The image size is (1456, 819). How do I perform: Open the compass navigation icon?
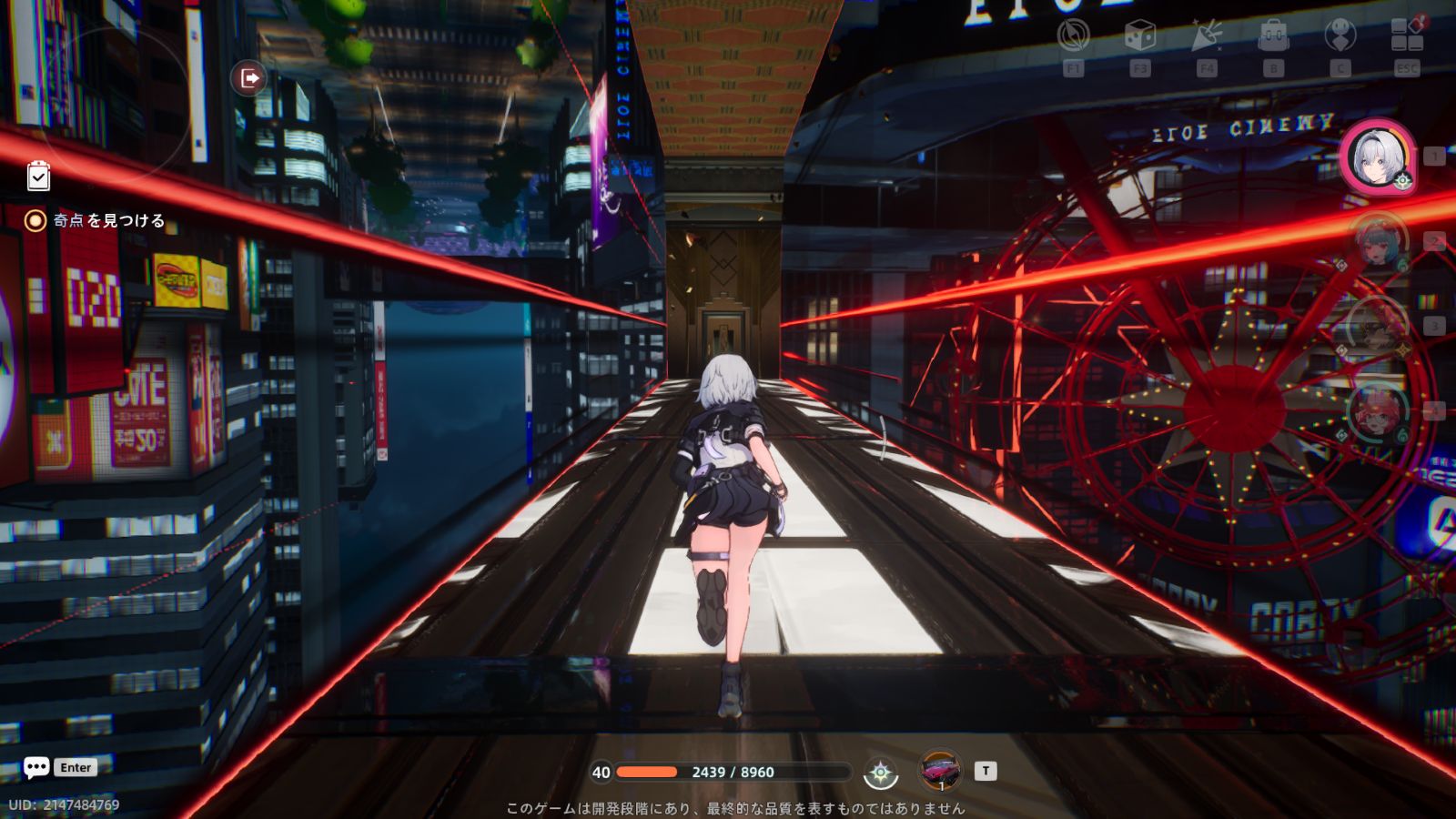click(x=1074, y=36)
